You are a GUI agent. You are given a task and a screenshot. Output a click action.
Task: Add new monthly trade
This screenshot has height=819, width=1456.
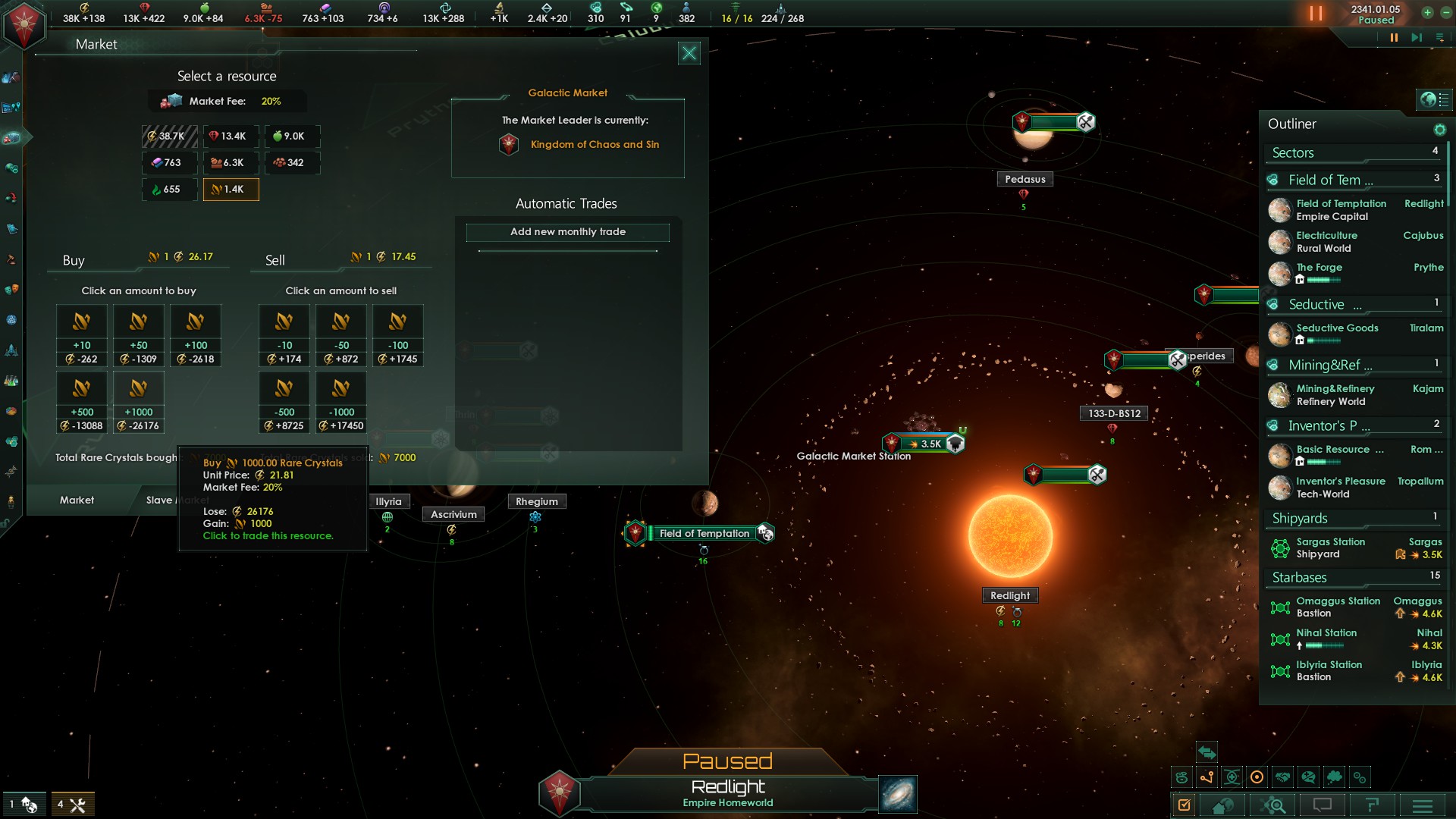click(567, 232)
